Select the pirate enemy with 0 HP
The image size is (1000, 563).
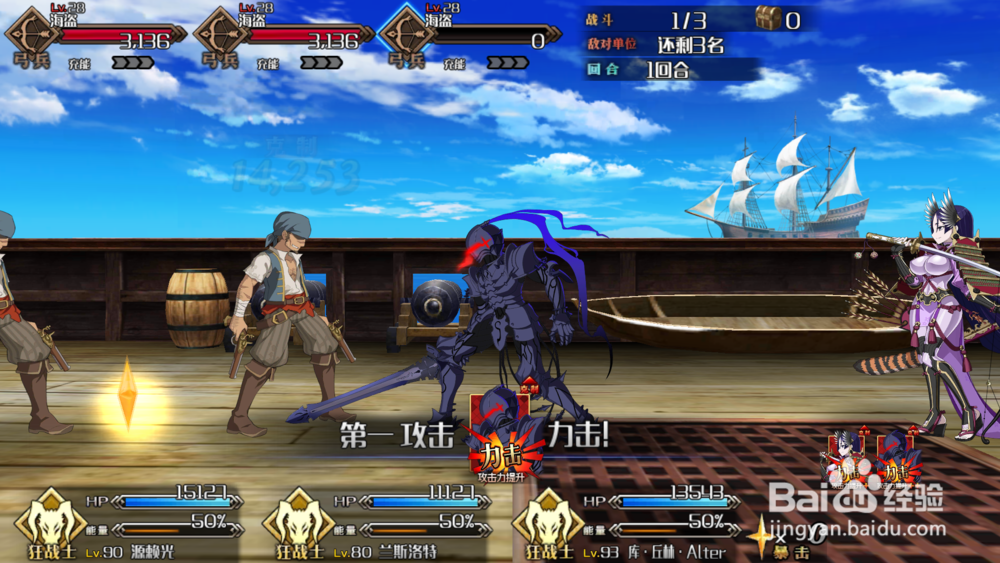[470, 36]
